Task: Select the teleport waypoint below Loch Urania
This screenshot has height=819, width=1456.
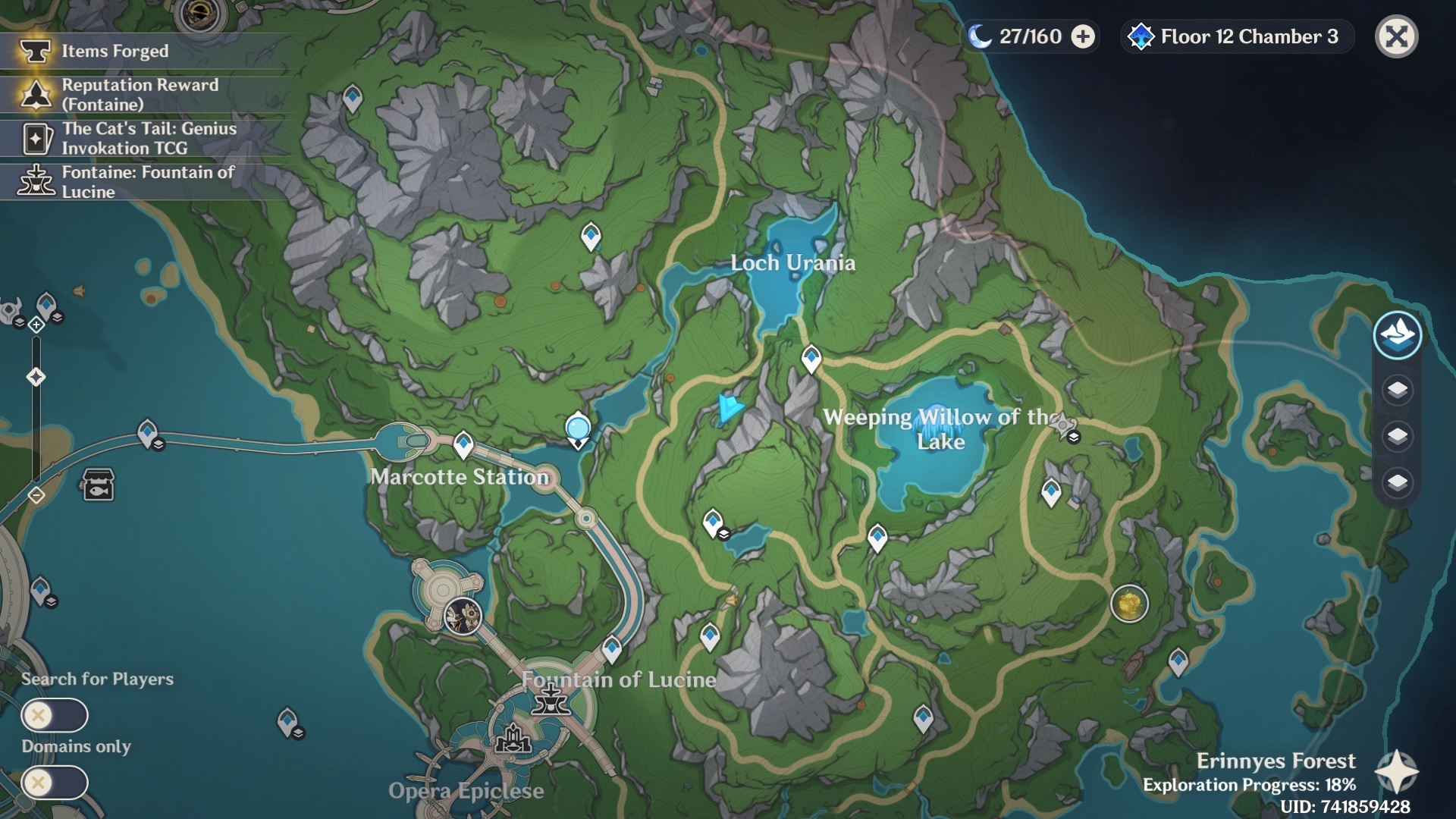Action: (811, 357)
